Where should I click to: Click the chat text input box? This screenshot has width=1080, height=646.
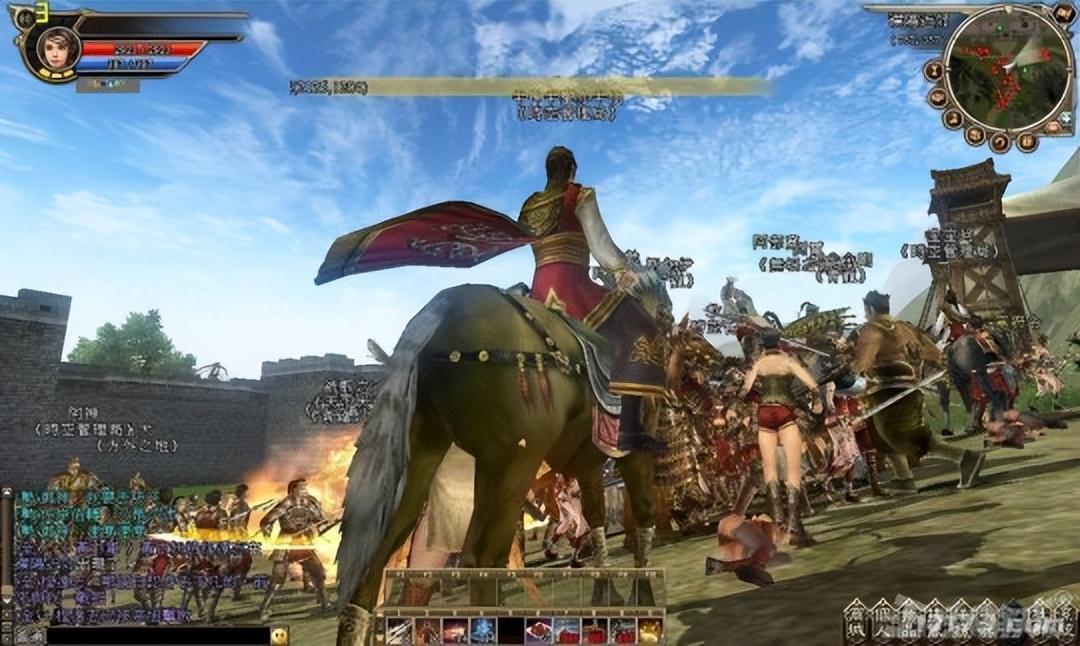158,635
